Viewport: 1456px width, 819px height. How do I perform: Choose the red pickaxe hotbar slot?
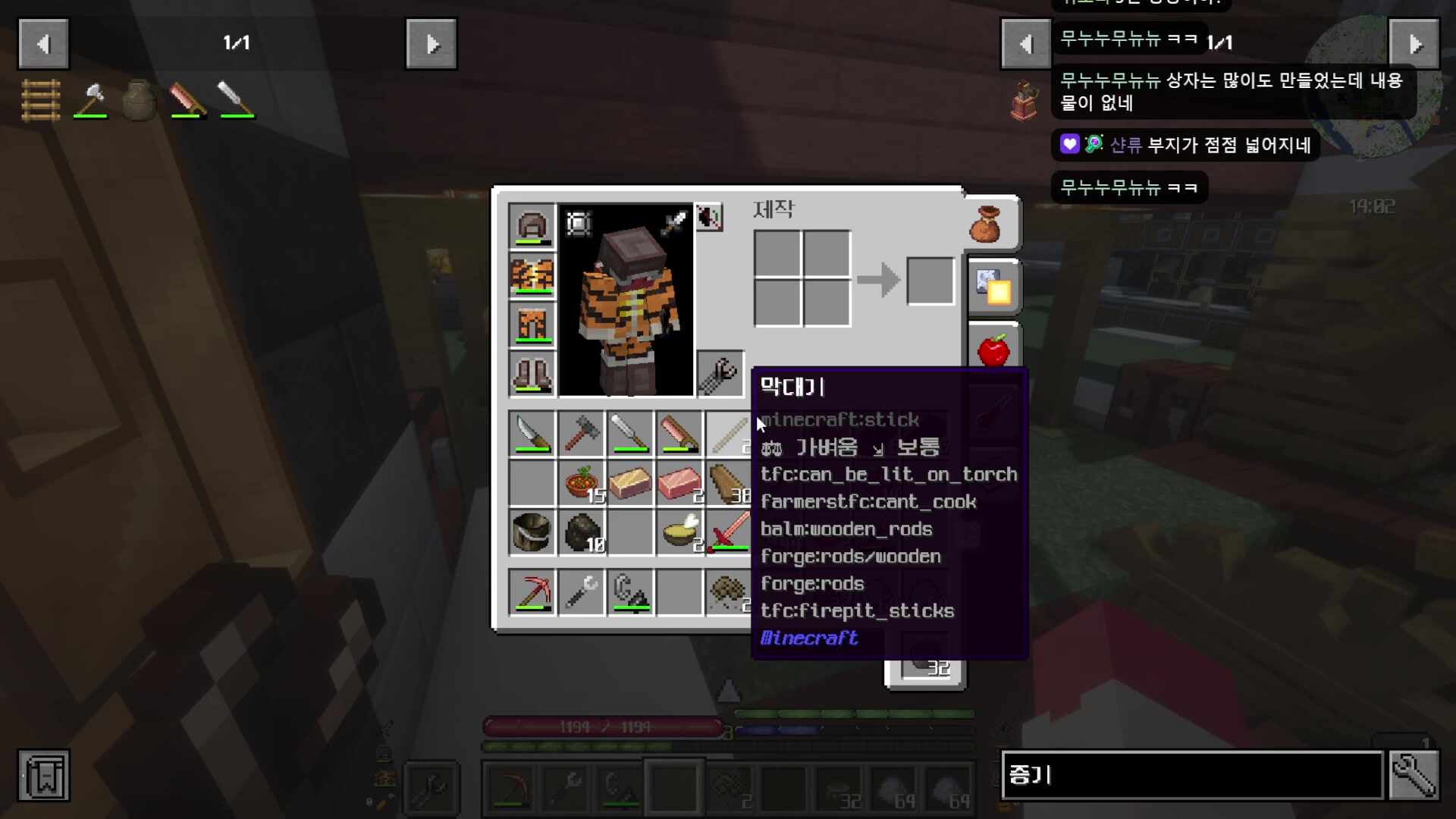532,591
